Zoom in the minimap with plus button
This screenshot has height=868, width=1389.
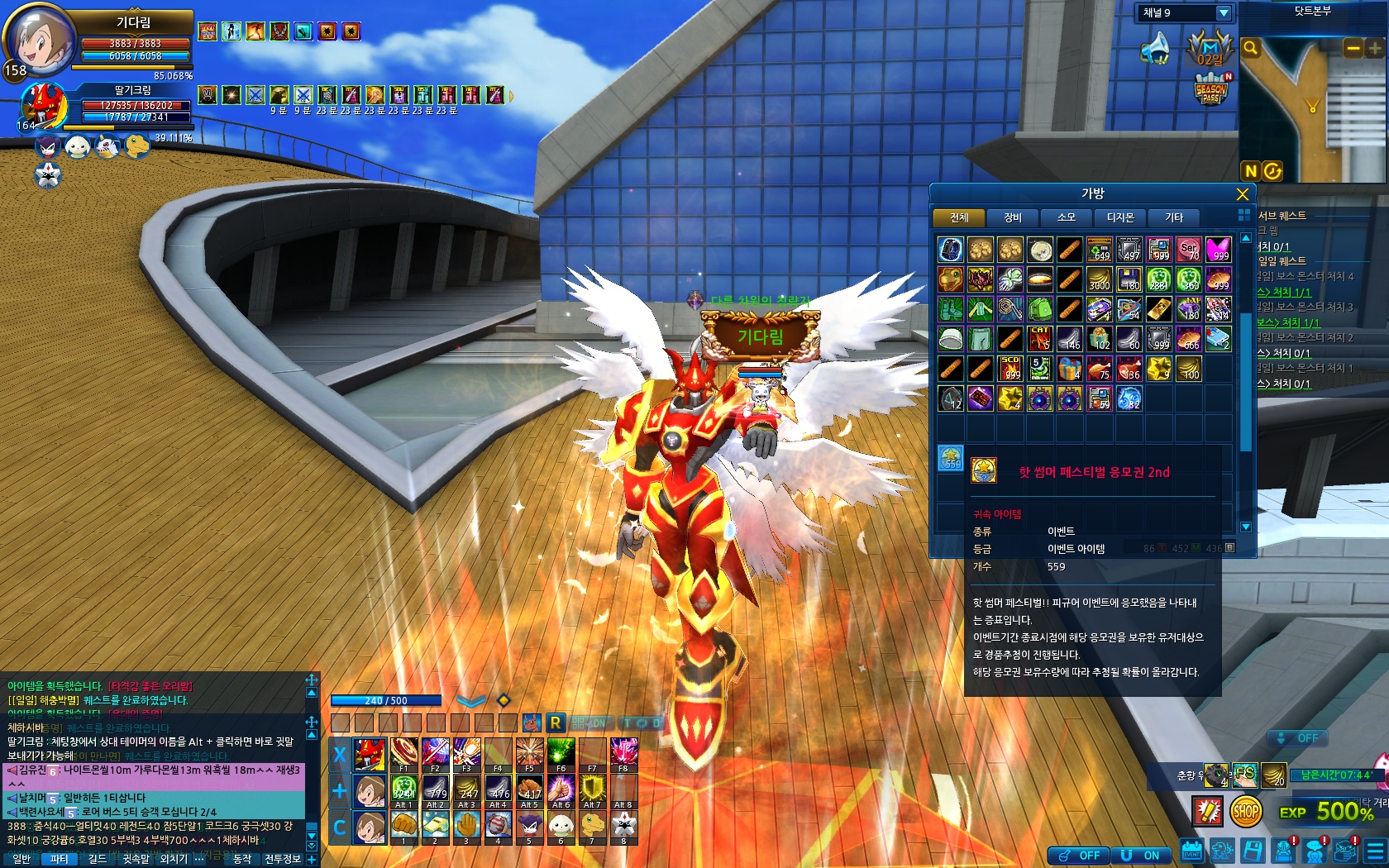click(x=1374, y=49)
